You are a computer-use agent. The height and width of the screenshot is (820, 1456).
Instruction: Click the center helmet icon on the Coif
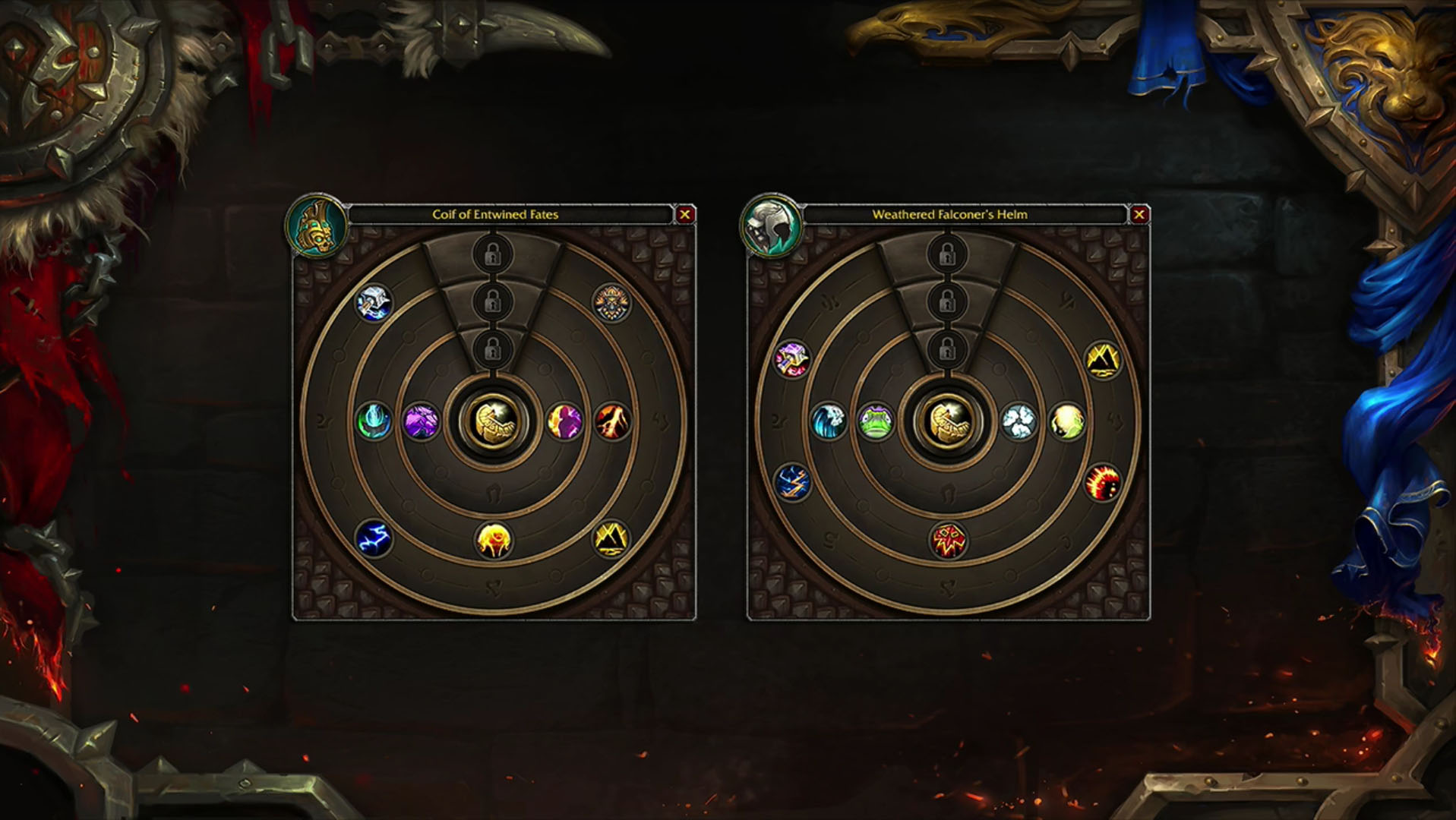pyautogui.click(x=494, y=421)
